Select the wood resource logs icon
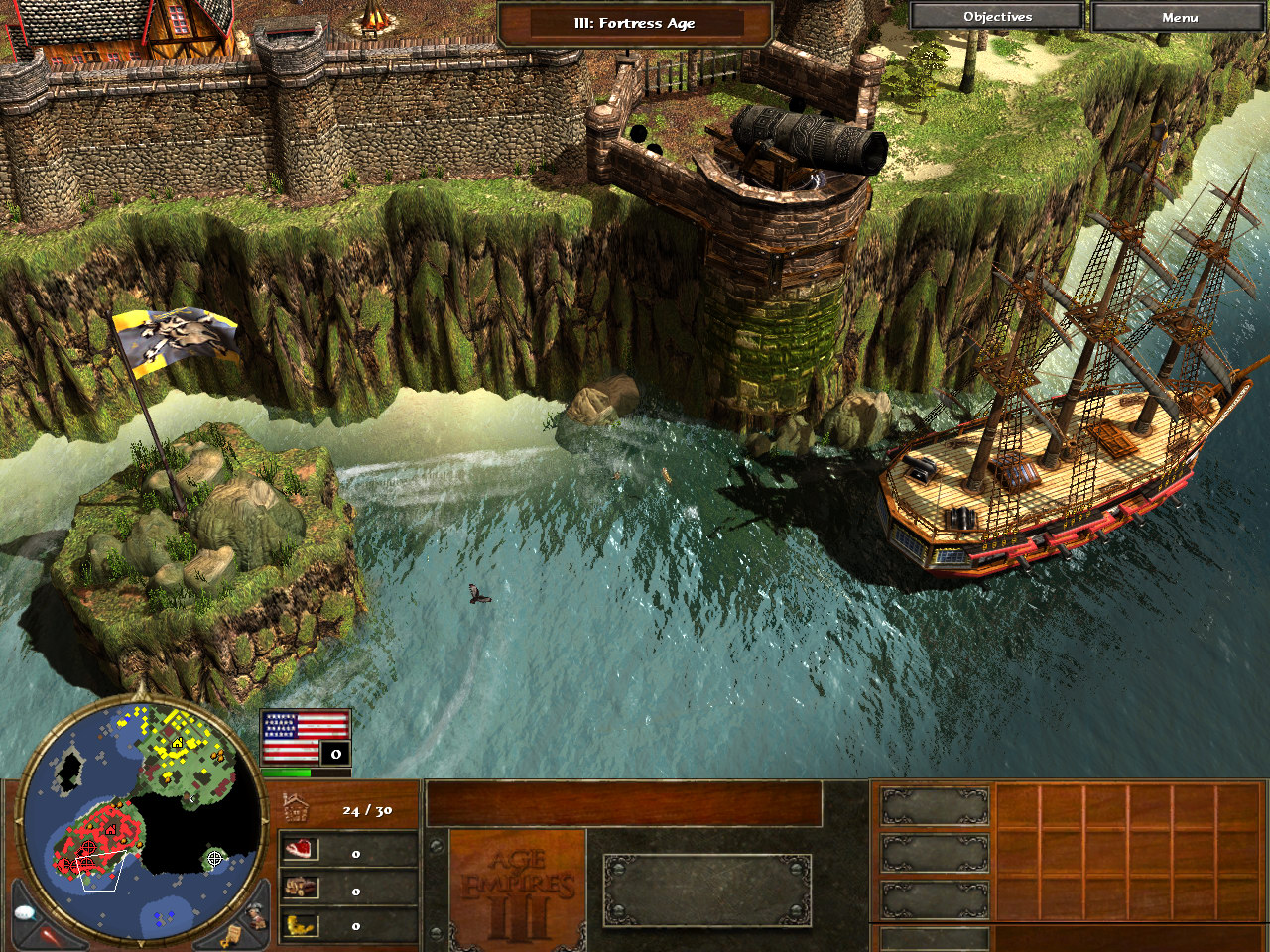 (x=301, y=888)
